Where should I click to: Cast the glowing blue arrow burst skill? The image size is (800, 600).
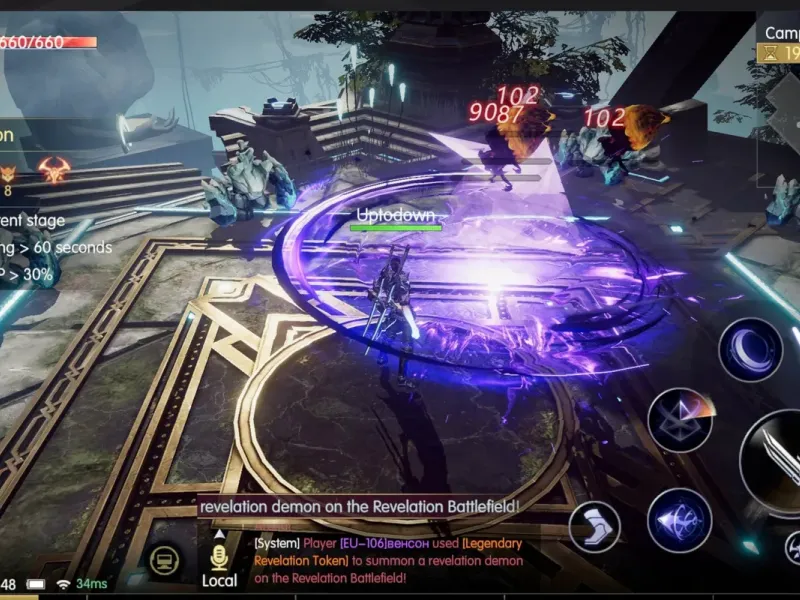point(680,520)
